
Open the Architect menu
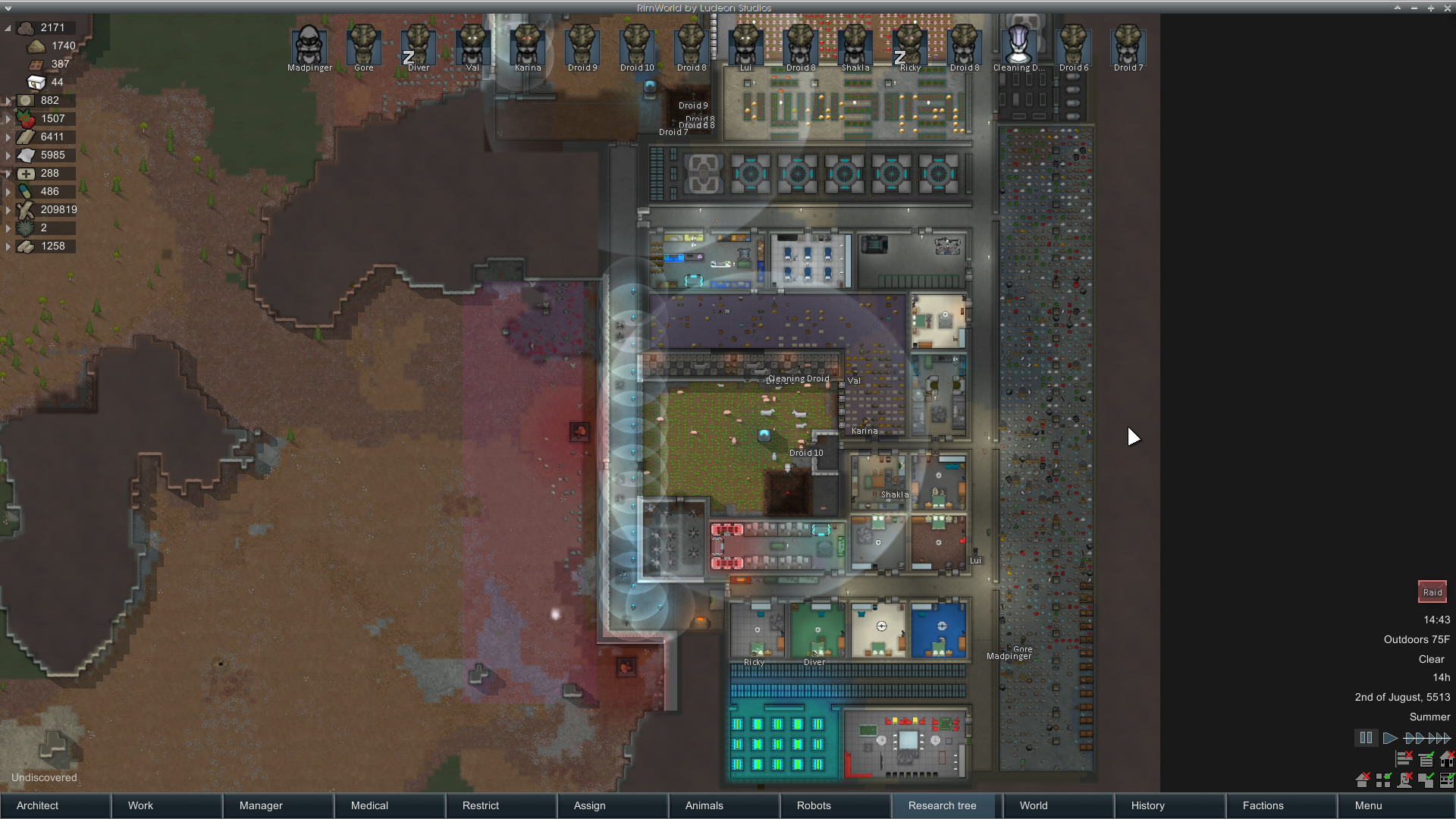55,805
